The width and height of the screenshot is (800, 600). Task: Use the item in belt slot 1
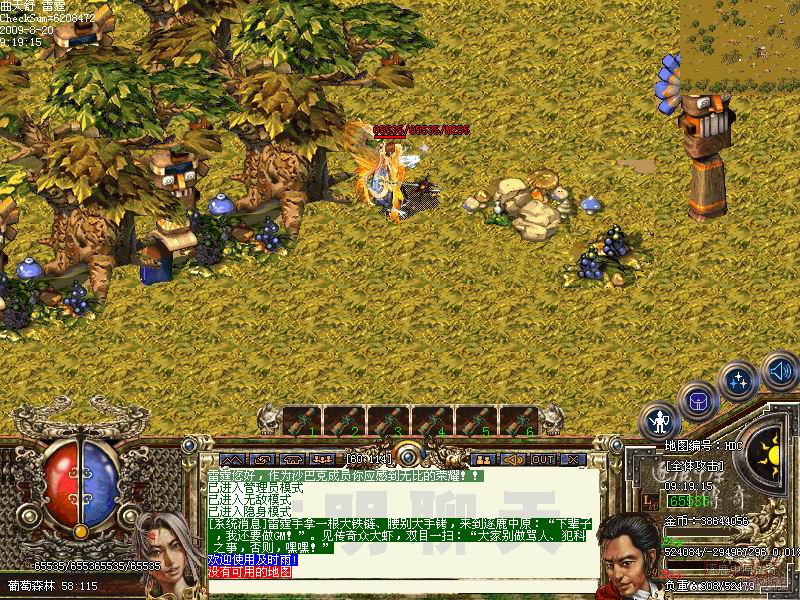302,421
